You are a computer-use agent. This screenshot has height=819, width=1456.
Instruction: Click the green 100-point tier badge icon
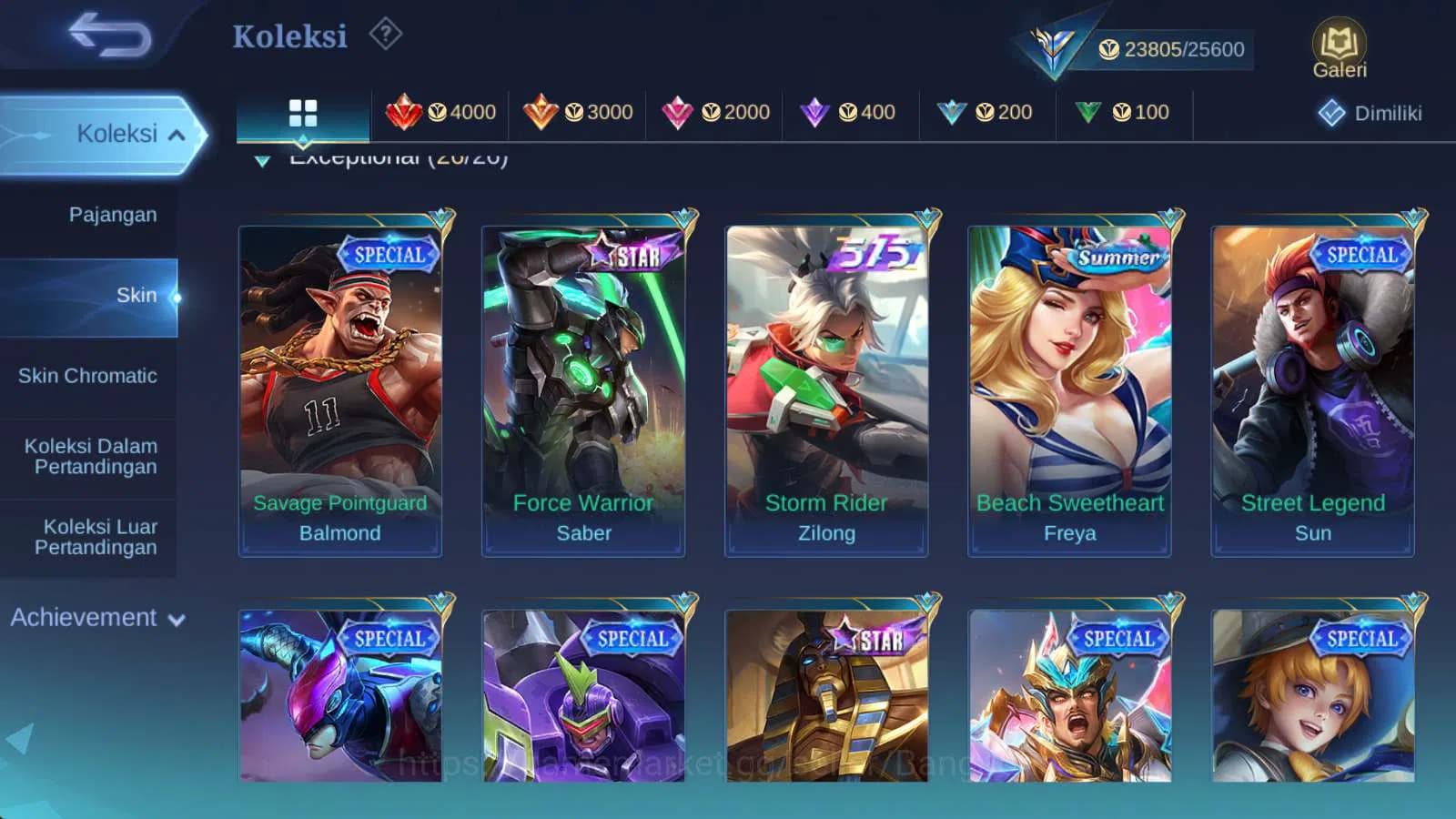point(1088,111)
